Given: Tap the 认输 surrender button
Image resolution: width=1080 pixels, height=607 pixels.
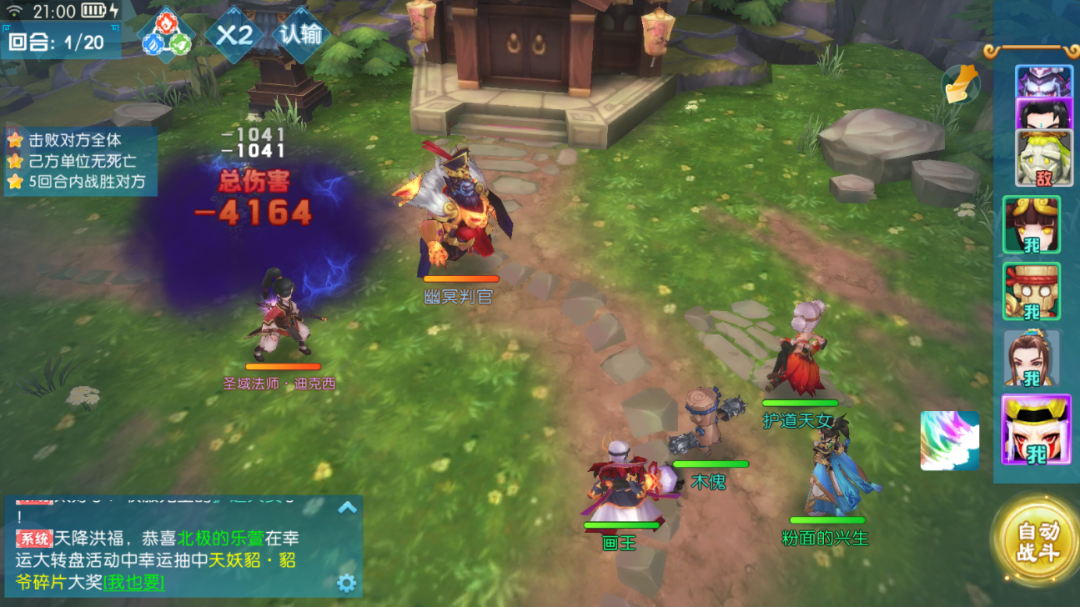Looking at the screenshot, I should pos(300,35).
